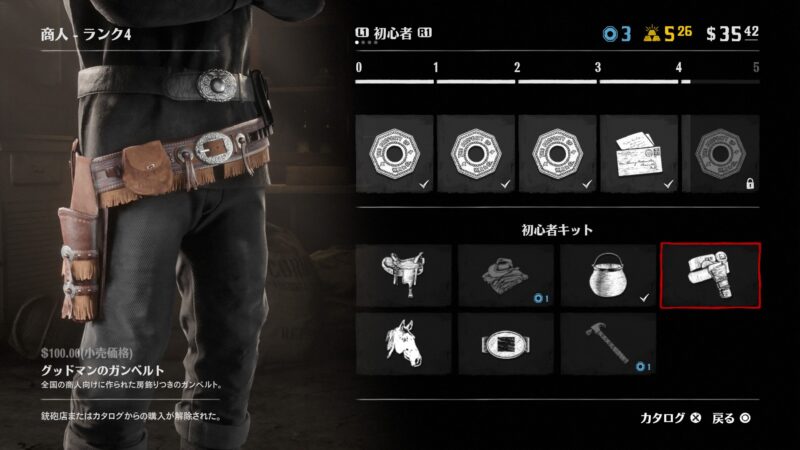Select the hammer tool kit item
This screenshot has width=800, height=450.
tap(607, 345)
